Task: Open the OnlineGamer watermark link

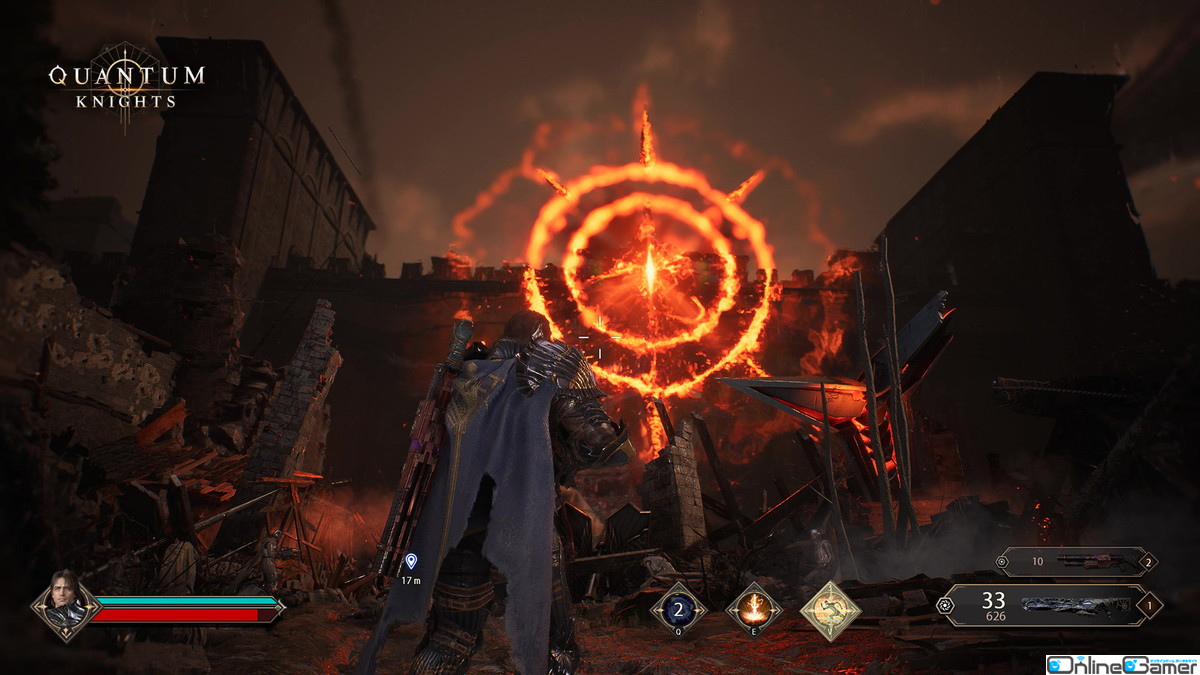Action: point(1121,664)
